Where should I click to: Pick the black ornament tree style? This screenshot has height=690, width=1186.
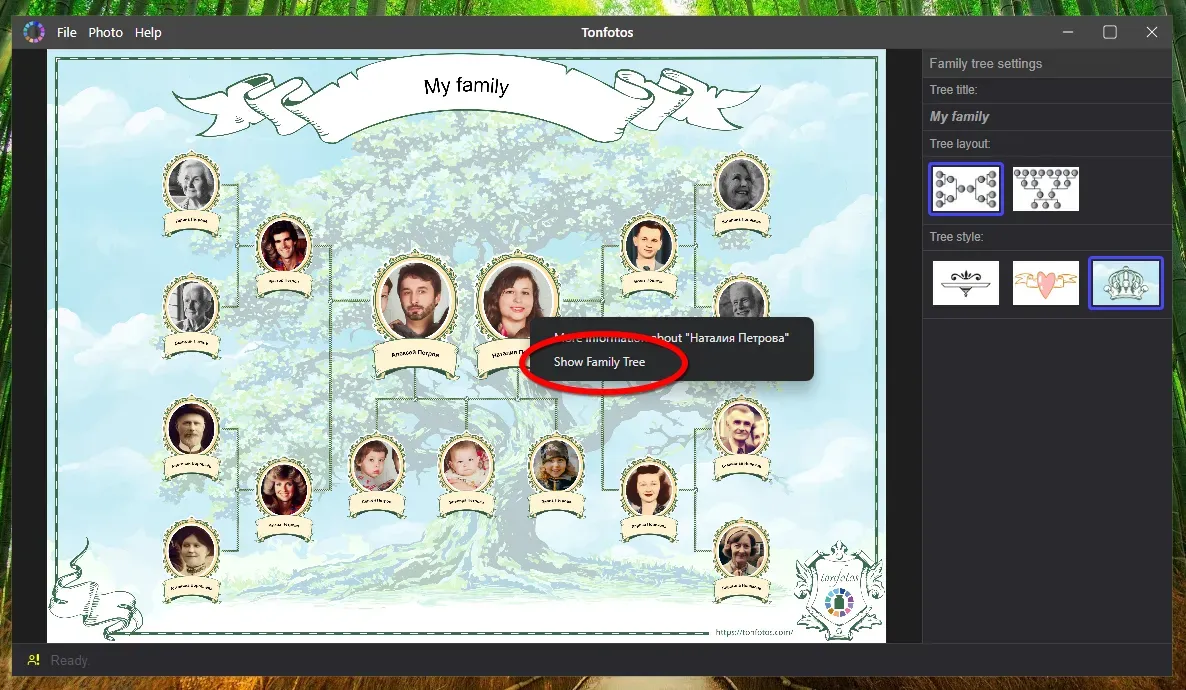pos(965,283)
